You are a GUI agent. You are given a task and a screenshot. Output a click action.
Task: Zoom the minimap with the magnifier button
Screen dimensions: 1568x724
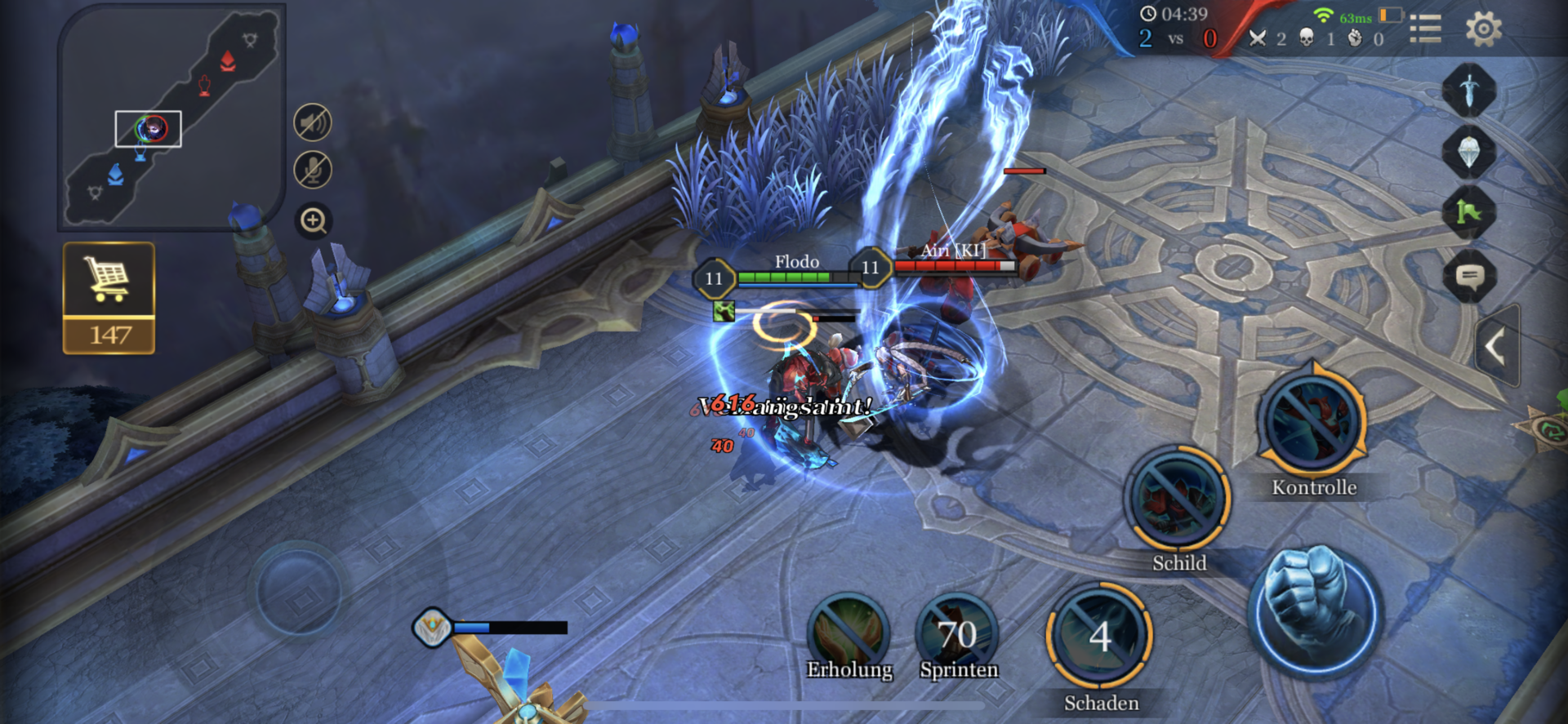pos(314,221)
